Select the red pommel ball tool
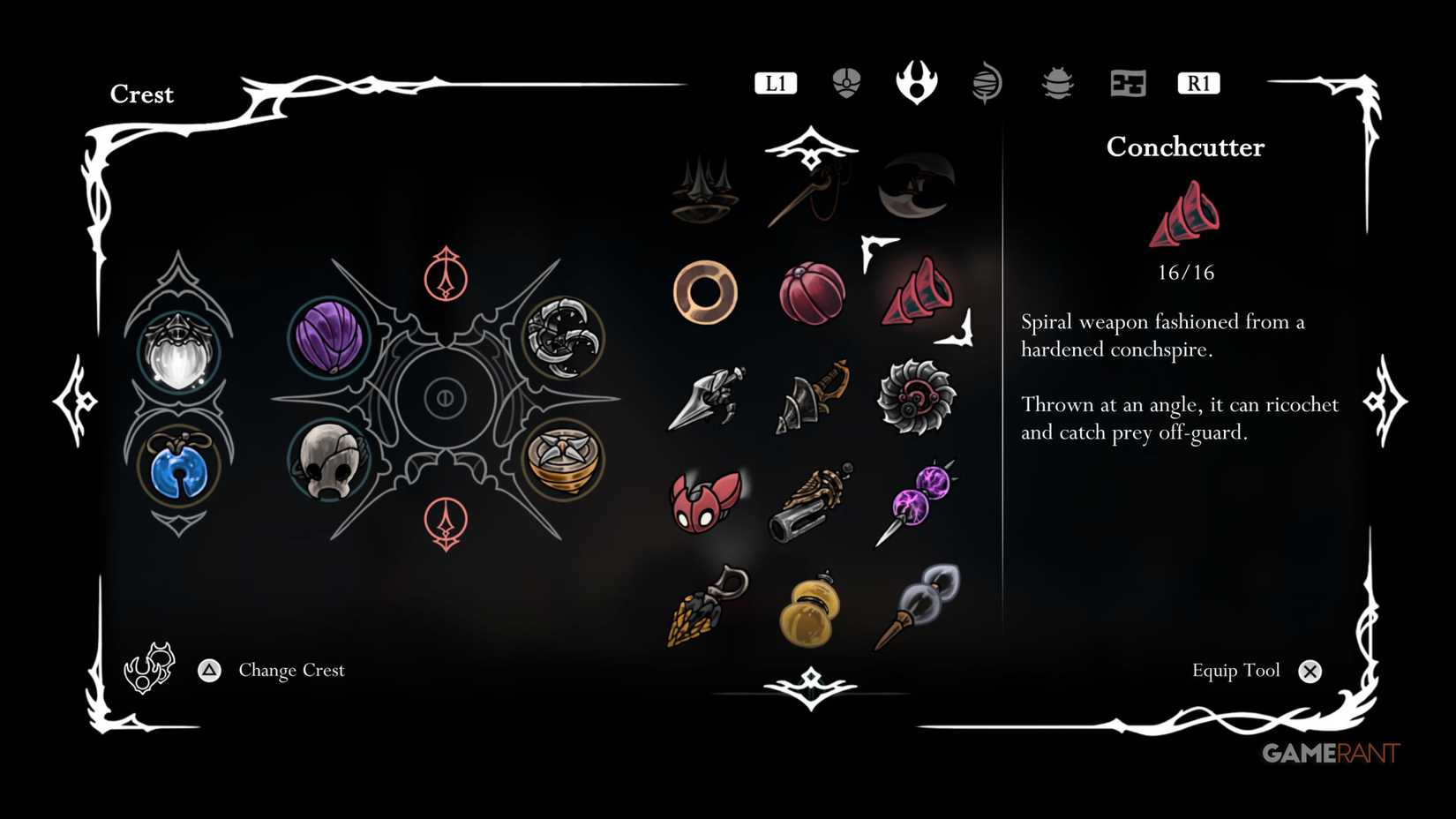 (x=812, y=291)
